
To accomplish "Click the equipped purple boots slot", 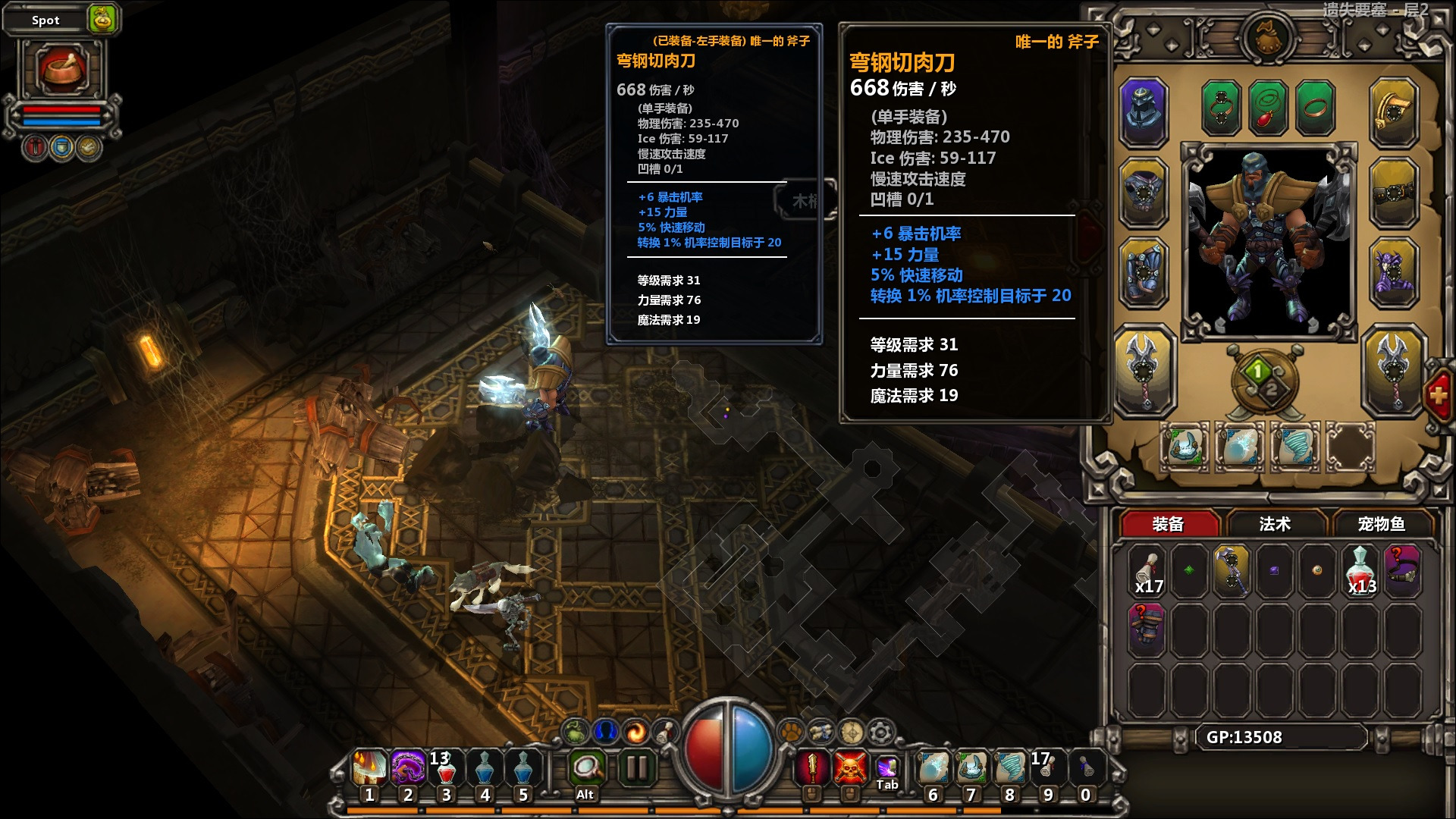I will click(1393, 271).
